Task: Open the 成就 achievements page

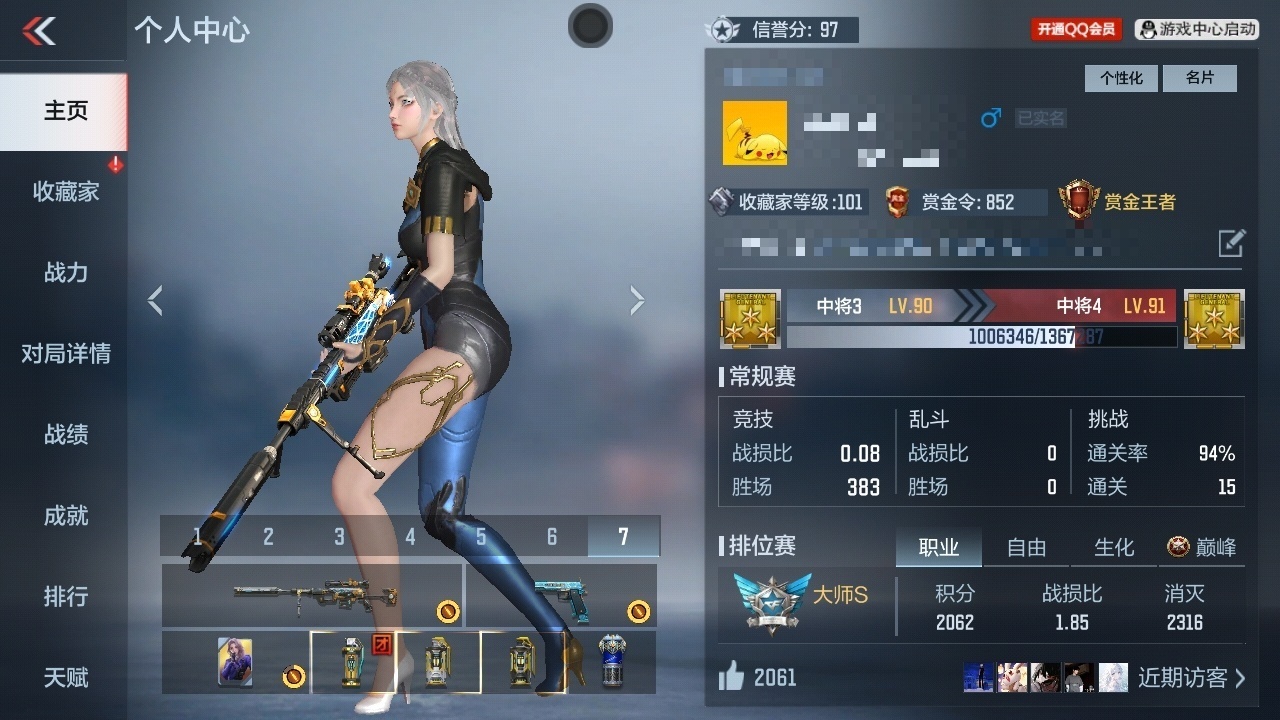Action: [x=65, y=515]
